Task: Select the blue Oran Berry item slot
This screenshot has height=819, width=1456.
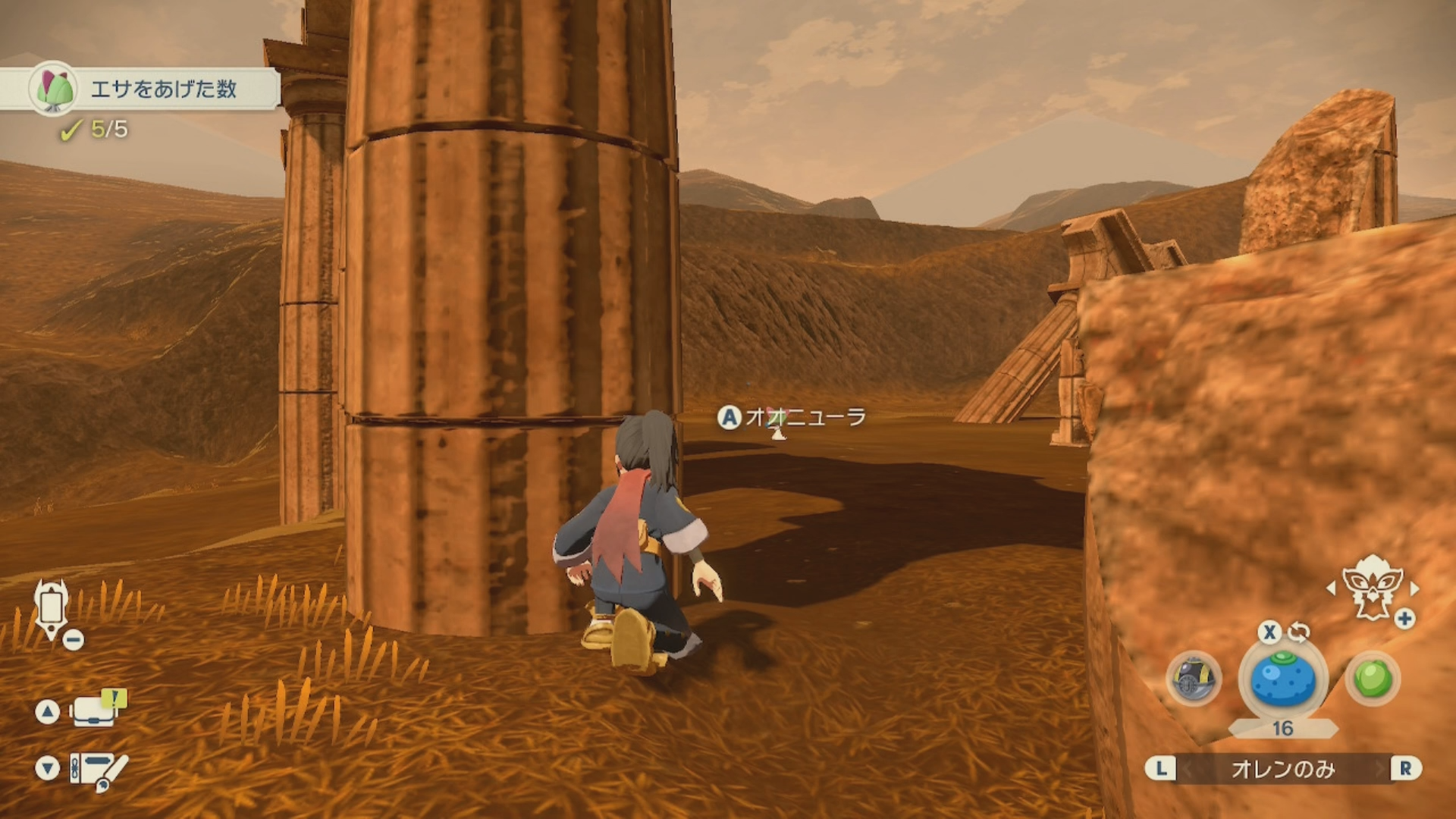Action: click(1282, 679)
